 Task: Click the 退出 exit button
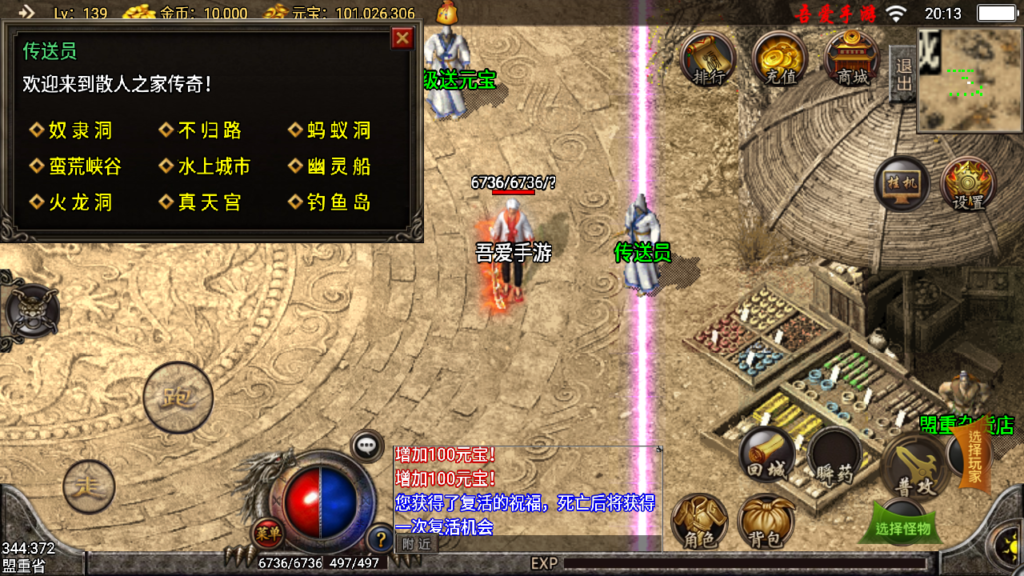coord(903,74)
